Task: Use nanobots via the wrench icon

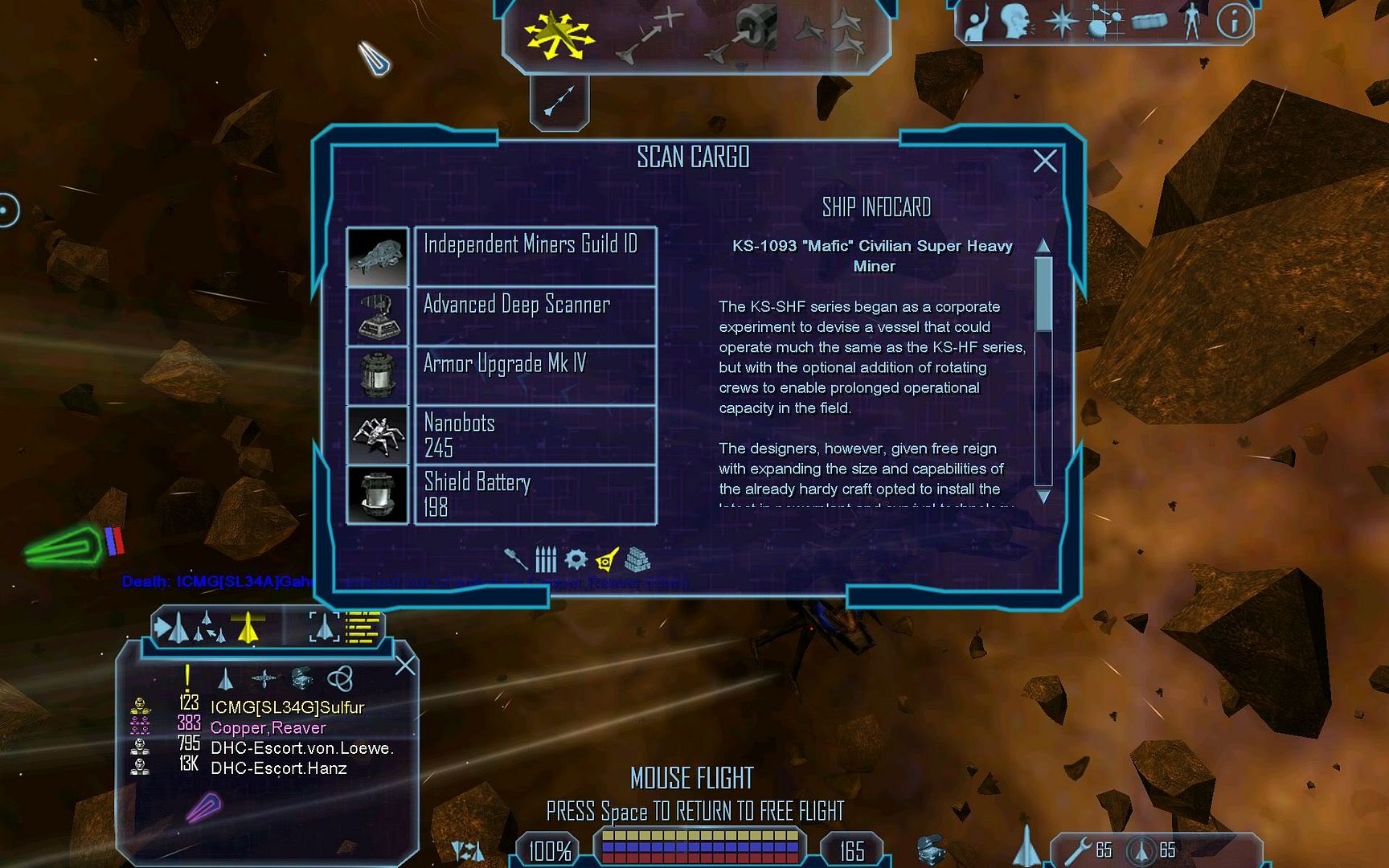Action: click(1078, 851)
